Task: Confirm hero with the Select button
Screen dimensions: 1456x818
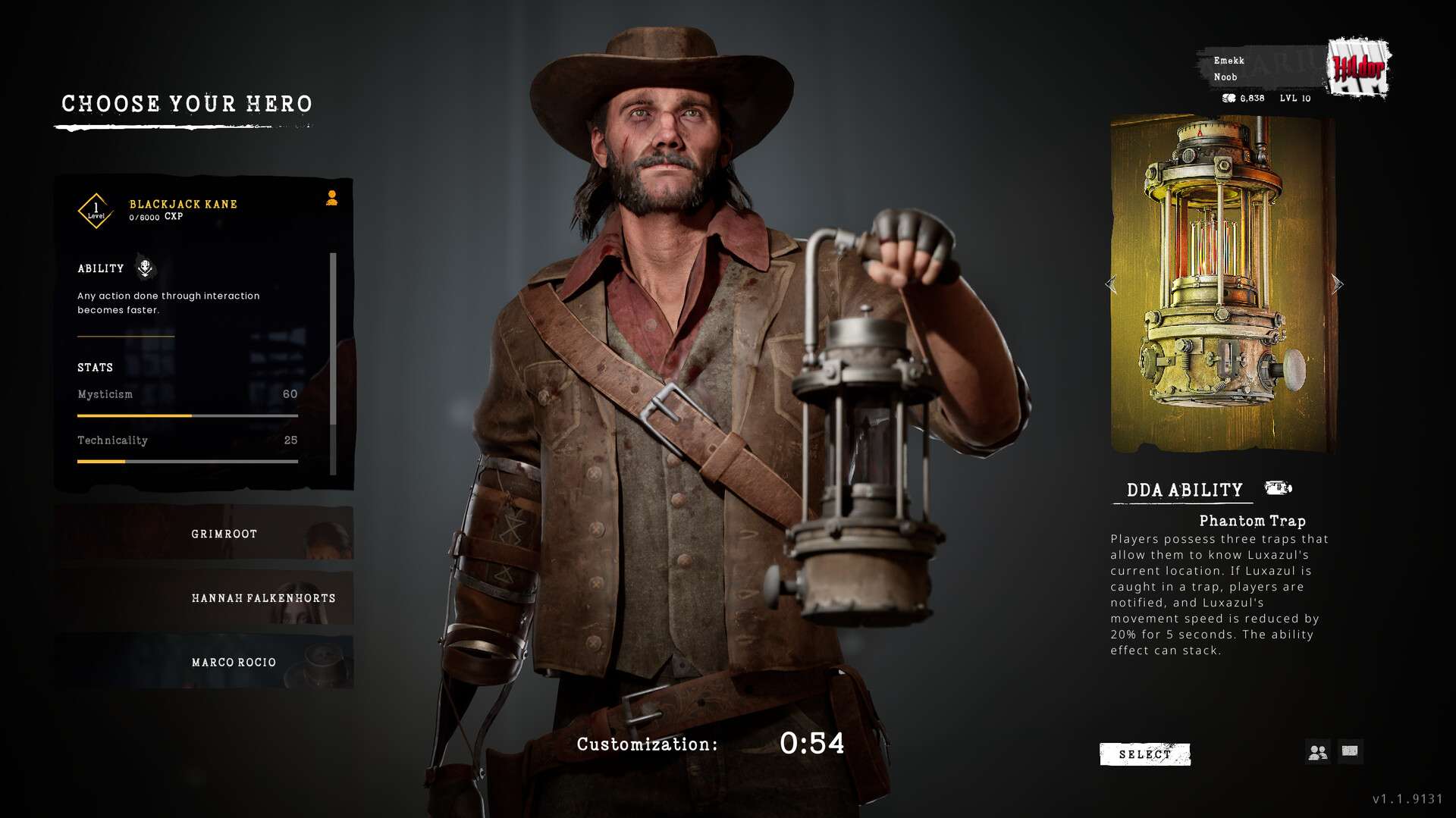Action: 1144,754
